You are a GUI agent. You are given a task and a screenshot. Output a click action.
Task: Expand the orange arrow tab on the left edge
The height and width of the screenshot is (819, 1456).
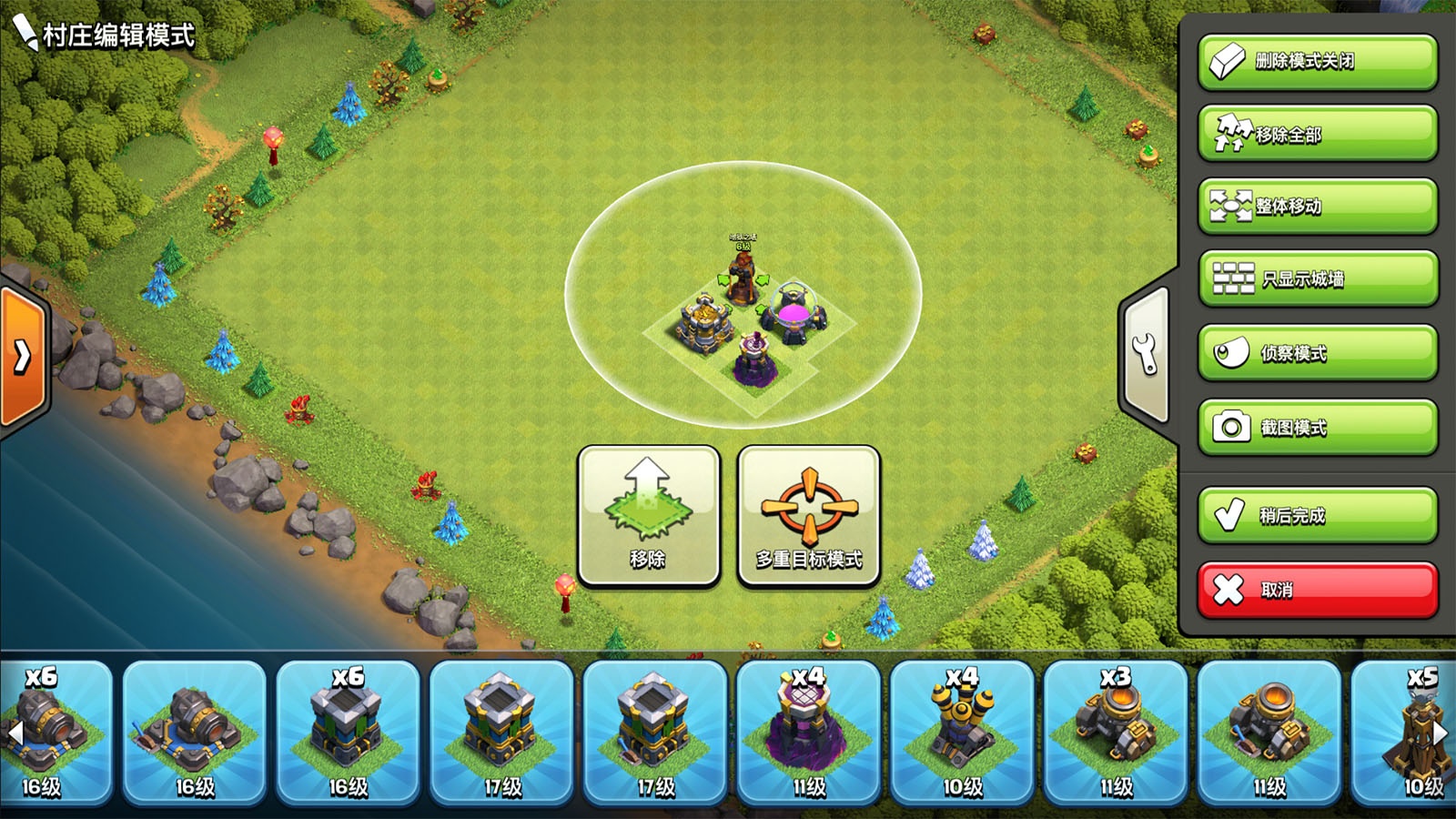coord(22,357)
